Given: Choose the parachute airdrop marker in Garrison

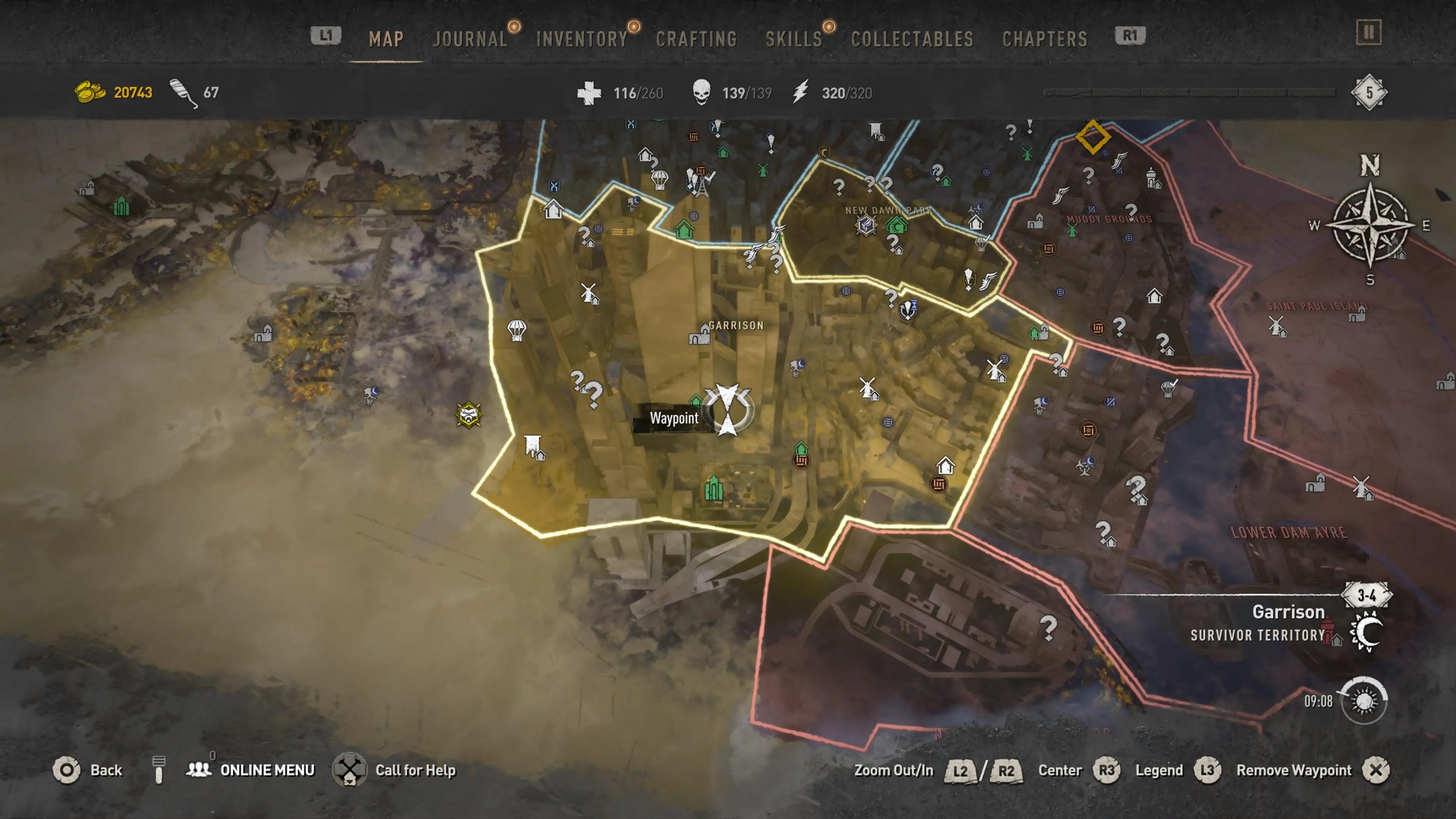Looking at the screenshot, I should [x=516, y=329].
